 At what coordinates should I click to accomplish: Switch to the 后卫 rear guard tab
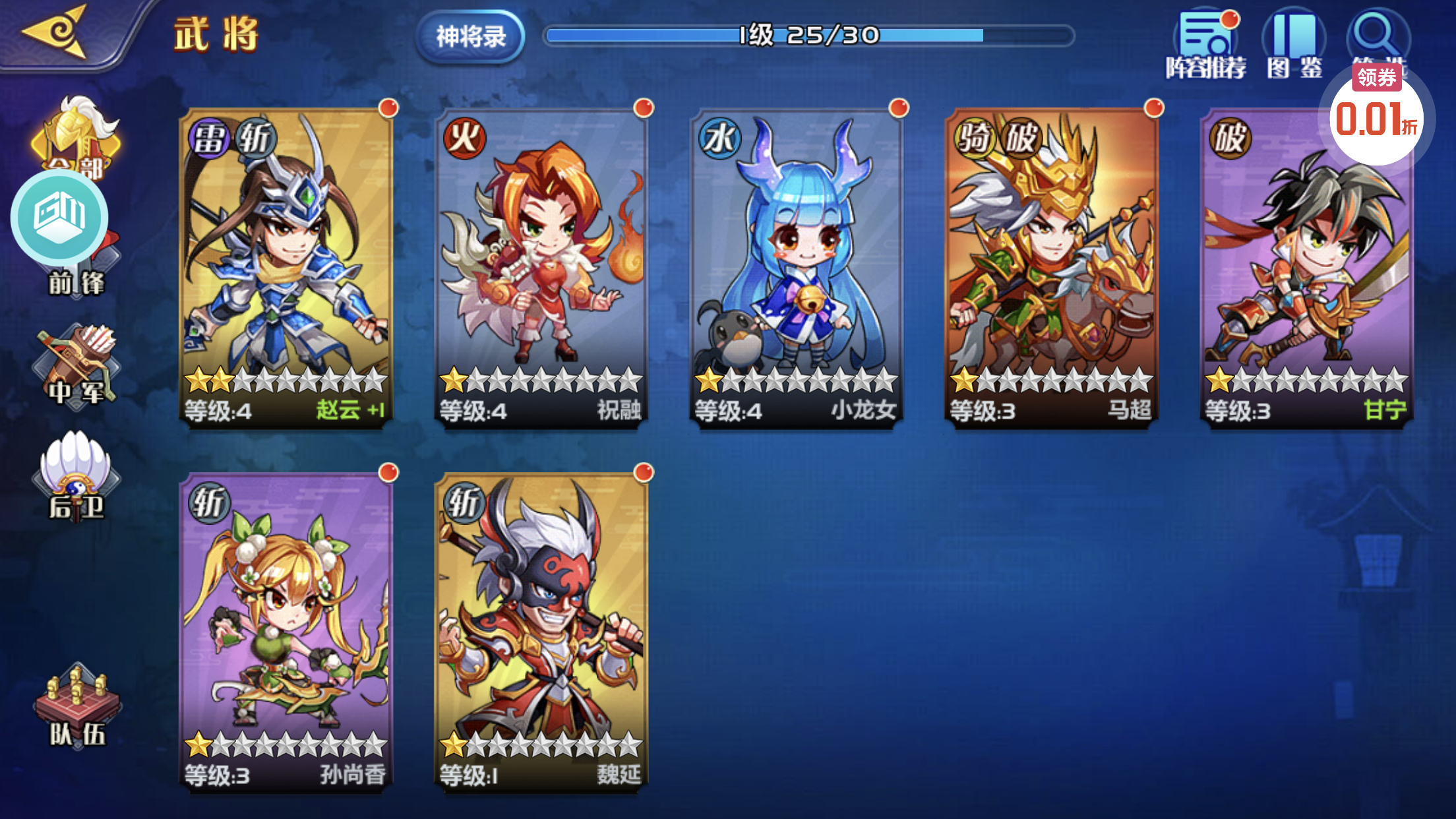pyautogui.click(x=76, y=478)
